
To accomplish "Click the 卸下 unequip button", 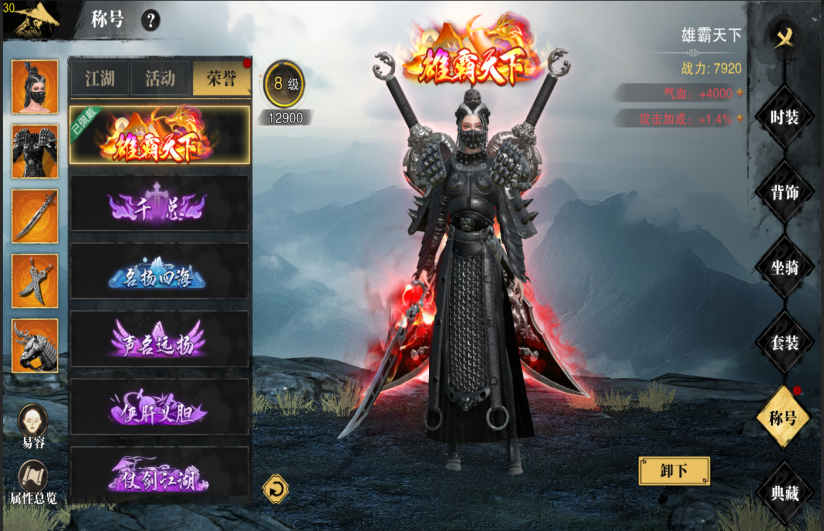I will click(674, 470).
